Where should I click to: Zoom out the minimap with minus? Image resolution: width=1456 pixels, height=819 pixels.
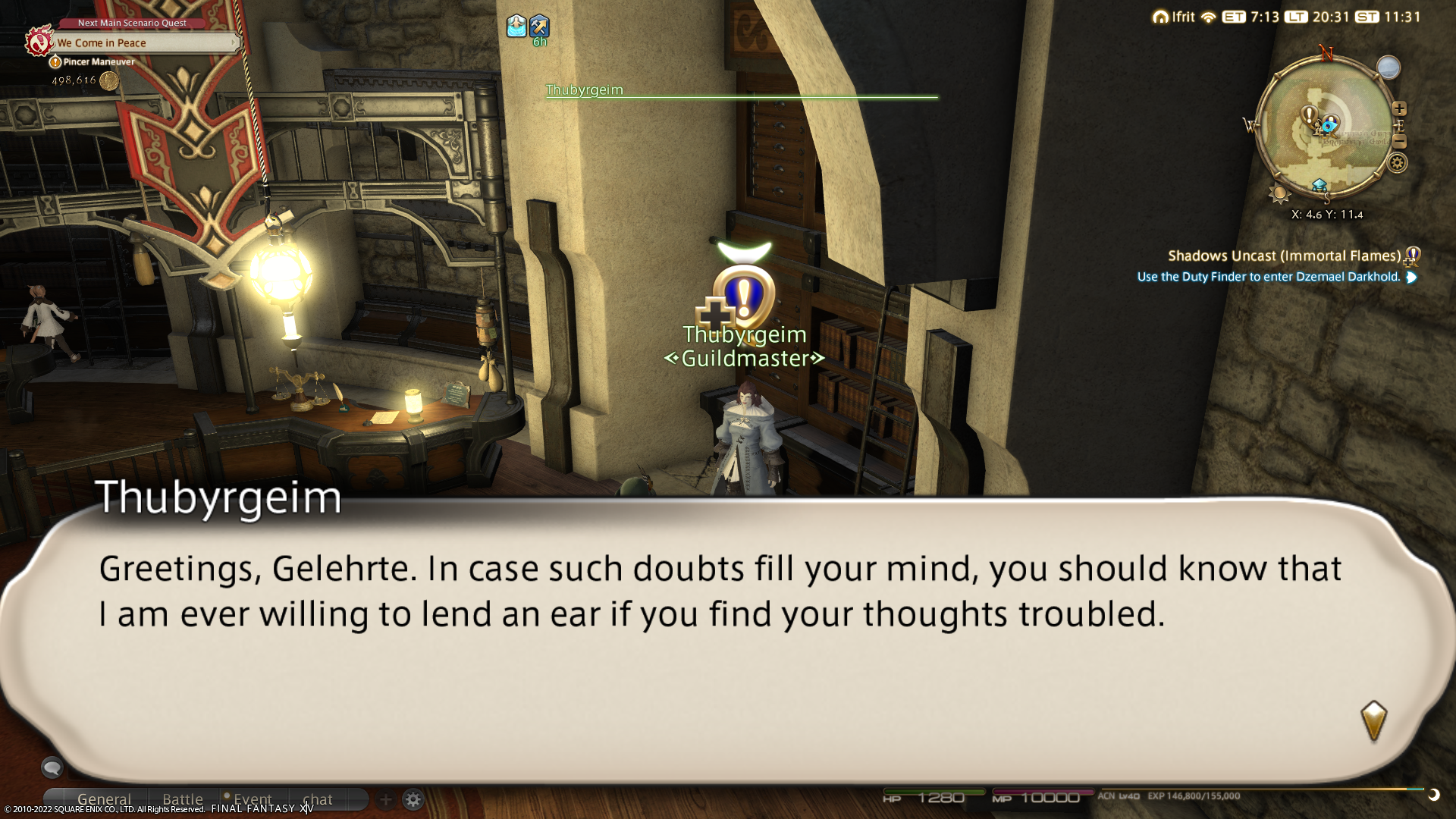tap(1399, 142)
